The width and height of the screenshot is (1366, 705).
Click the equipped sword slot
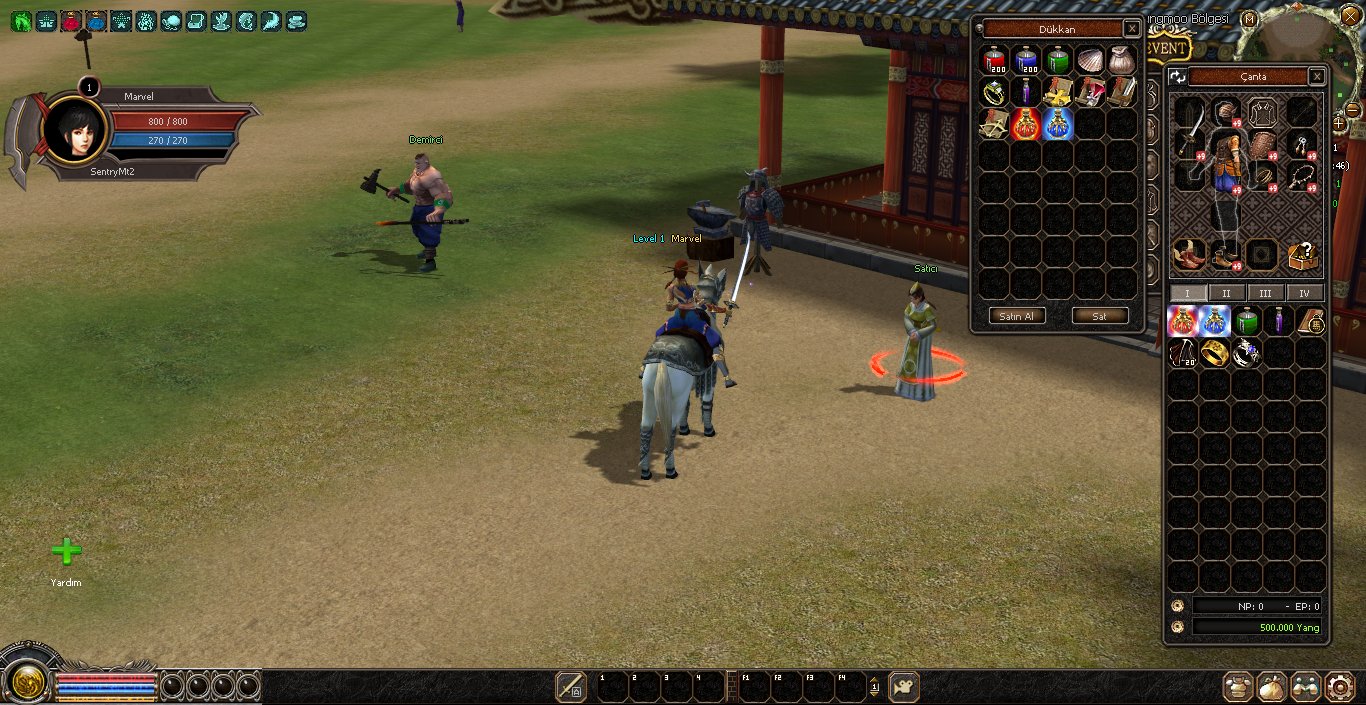pyautogui.click(x=1190, y=127)
